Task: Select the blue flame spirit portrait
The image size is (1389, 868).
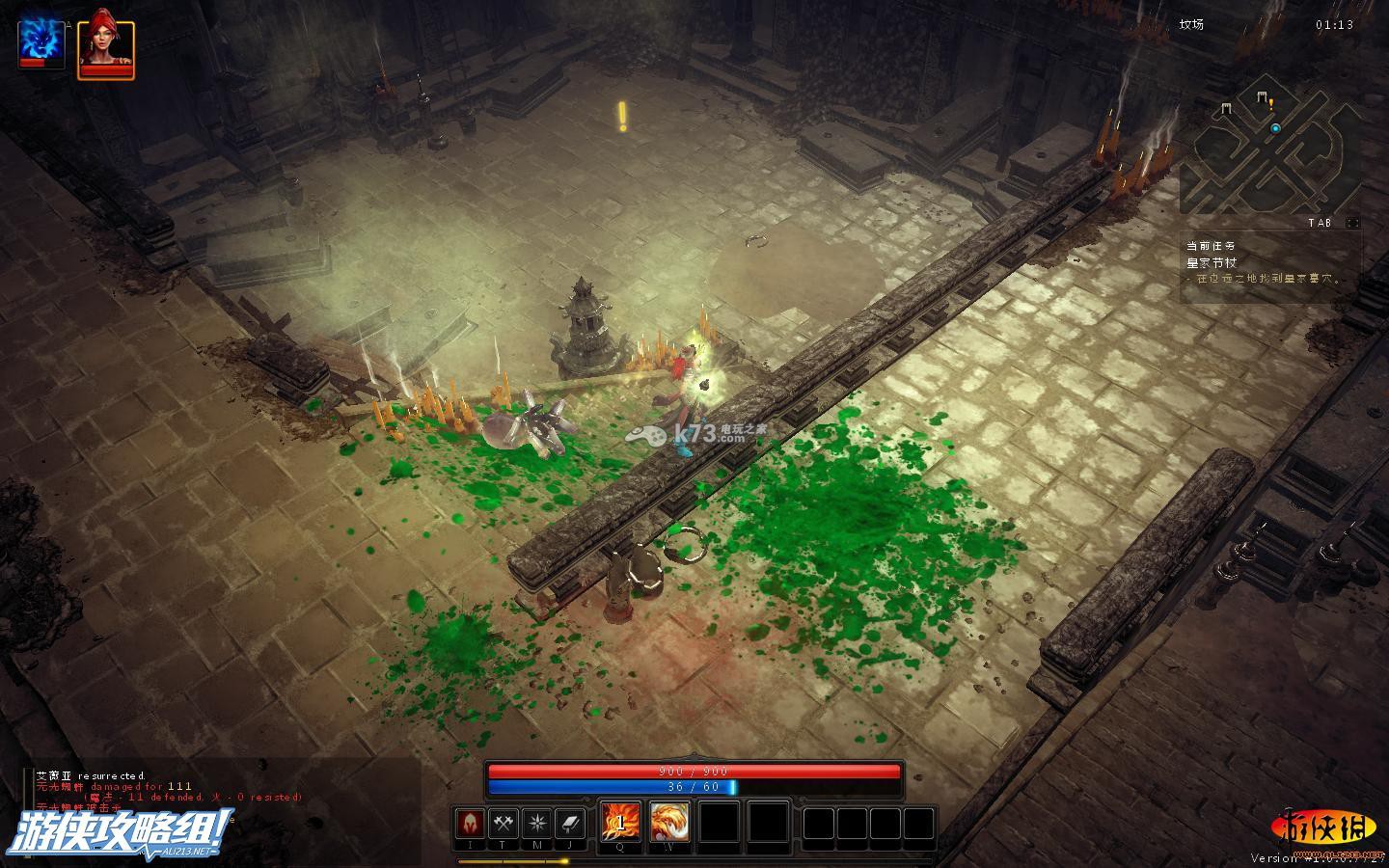Action: click(x=41, y=42)
